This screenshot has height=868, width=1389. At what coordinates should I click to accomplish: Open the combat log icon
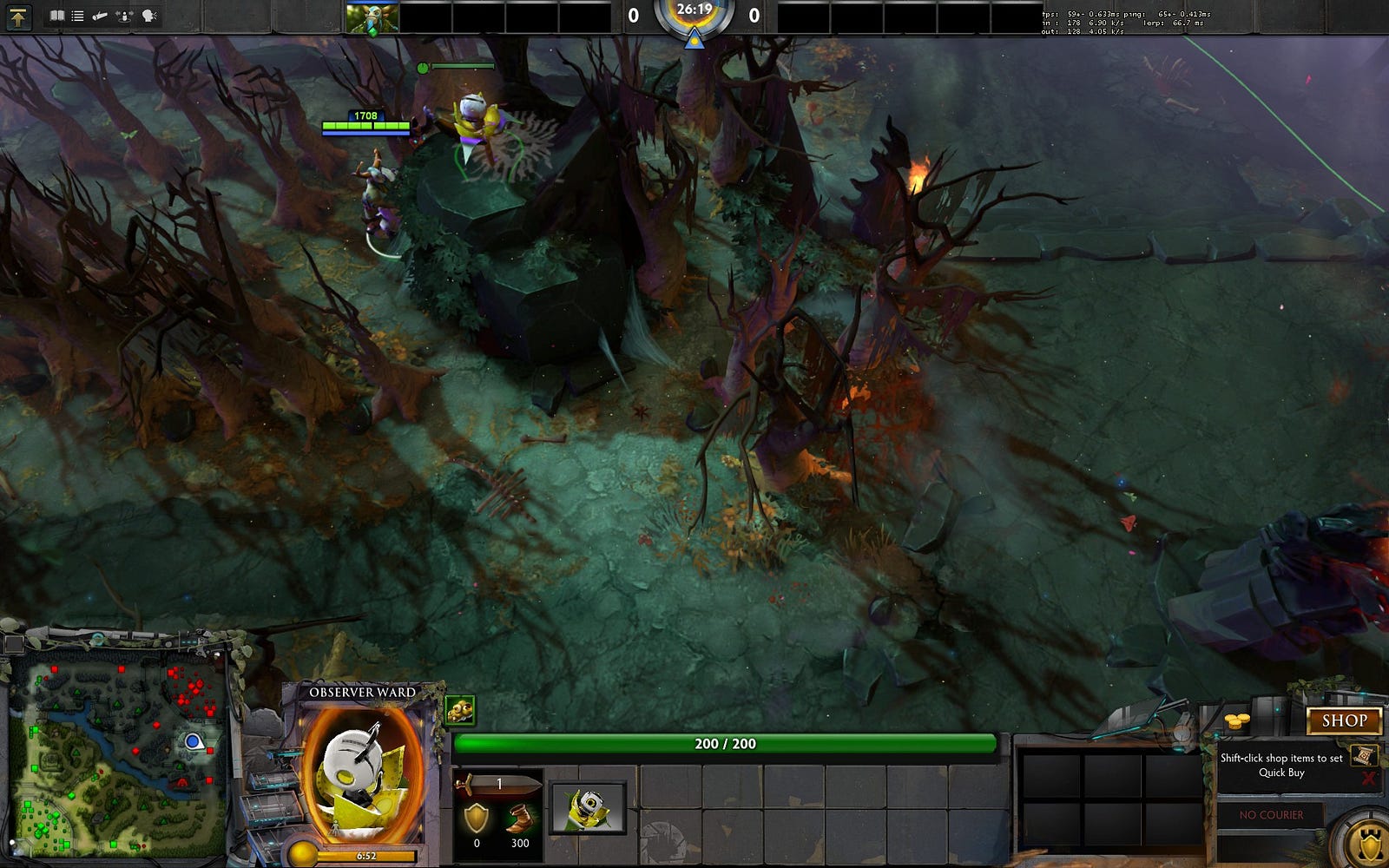pos(101,16)
